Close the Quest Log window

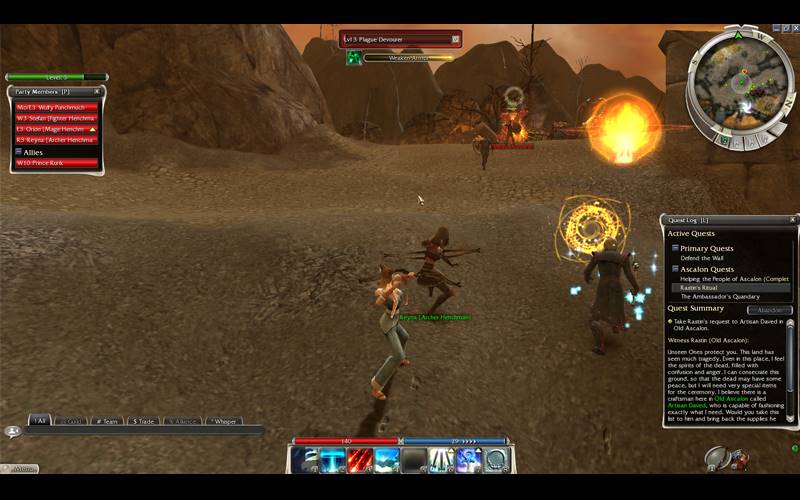coord(793,219)
